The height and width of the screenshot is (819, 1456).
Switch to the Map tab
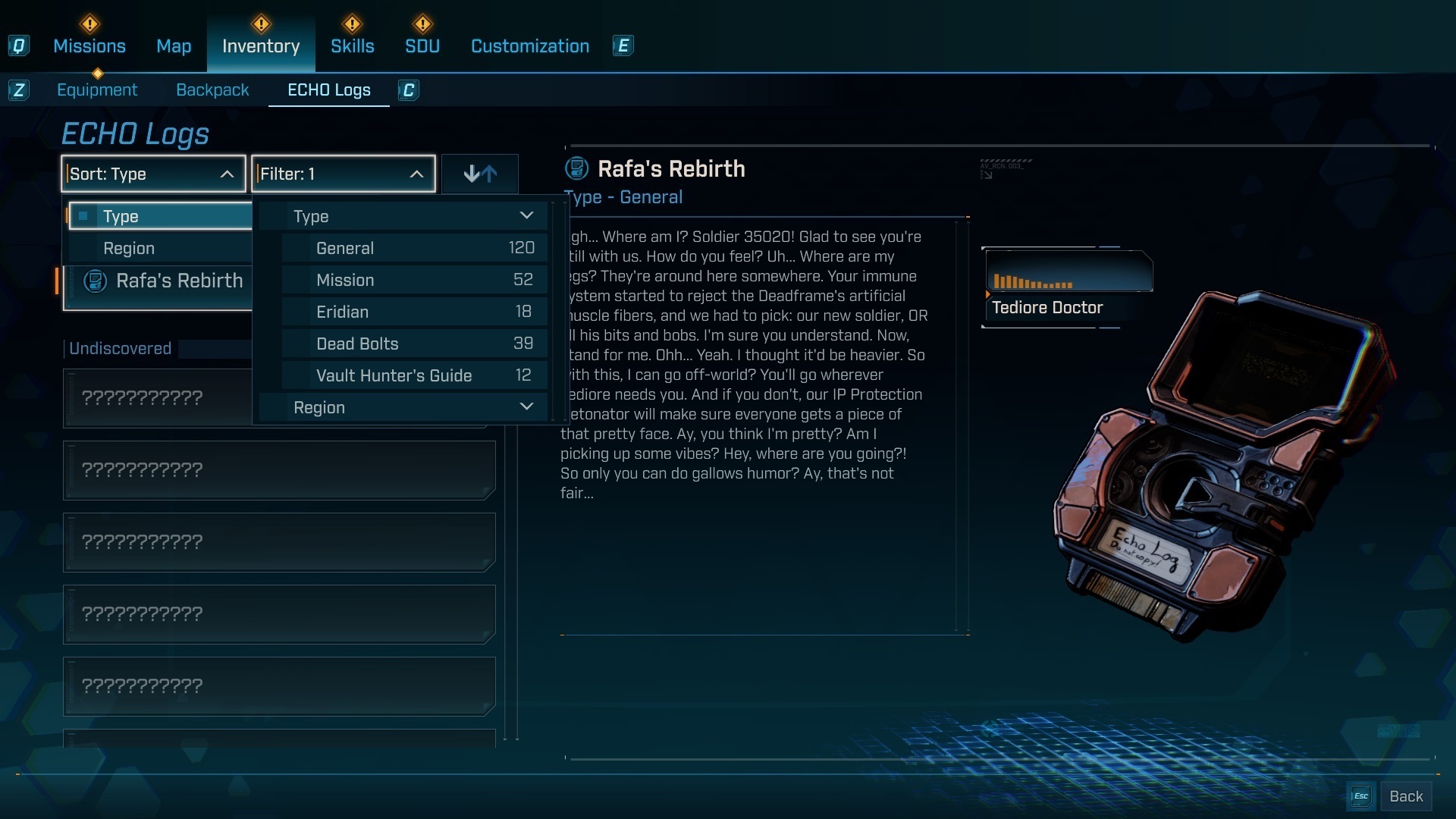pyautogui.click(x=174, y=46)
